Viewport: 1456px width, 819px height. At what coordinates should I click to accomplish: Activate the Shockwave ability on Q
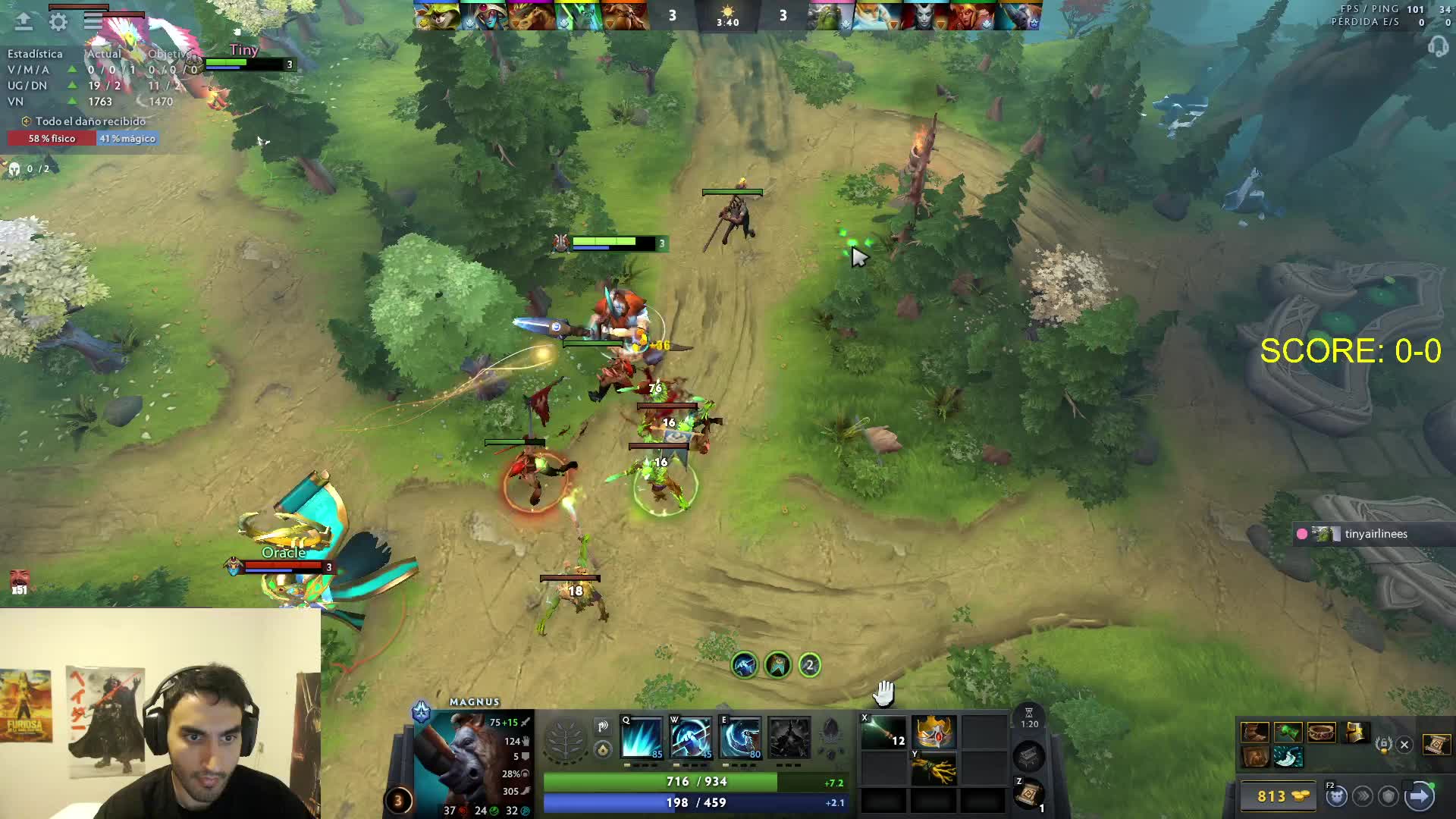(x=642, y=736)
